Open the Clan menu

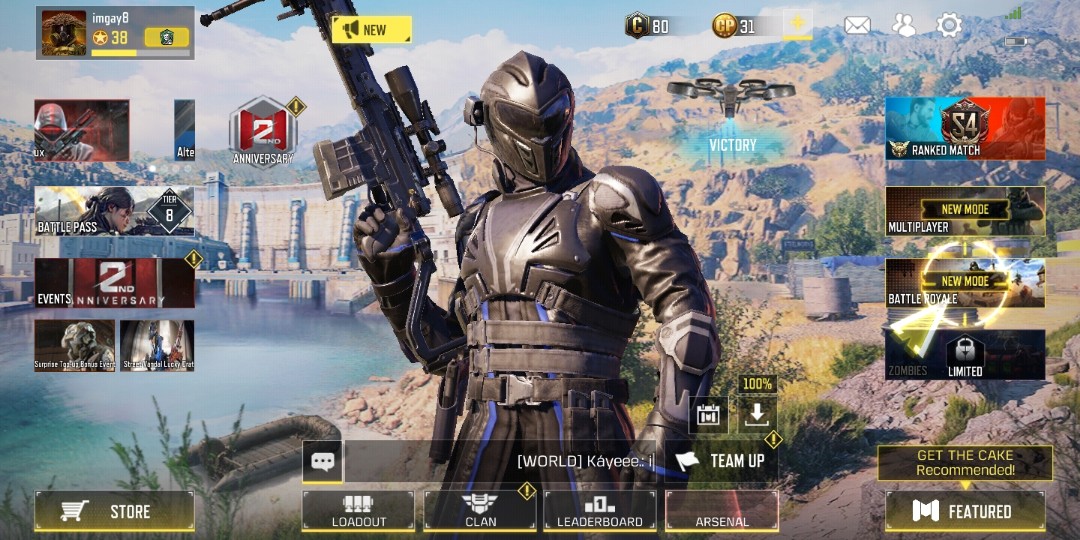(480, 510)
